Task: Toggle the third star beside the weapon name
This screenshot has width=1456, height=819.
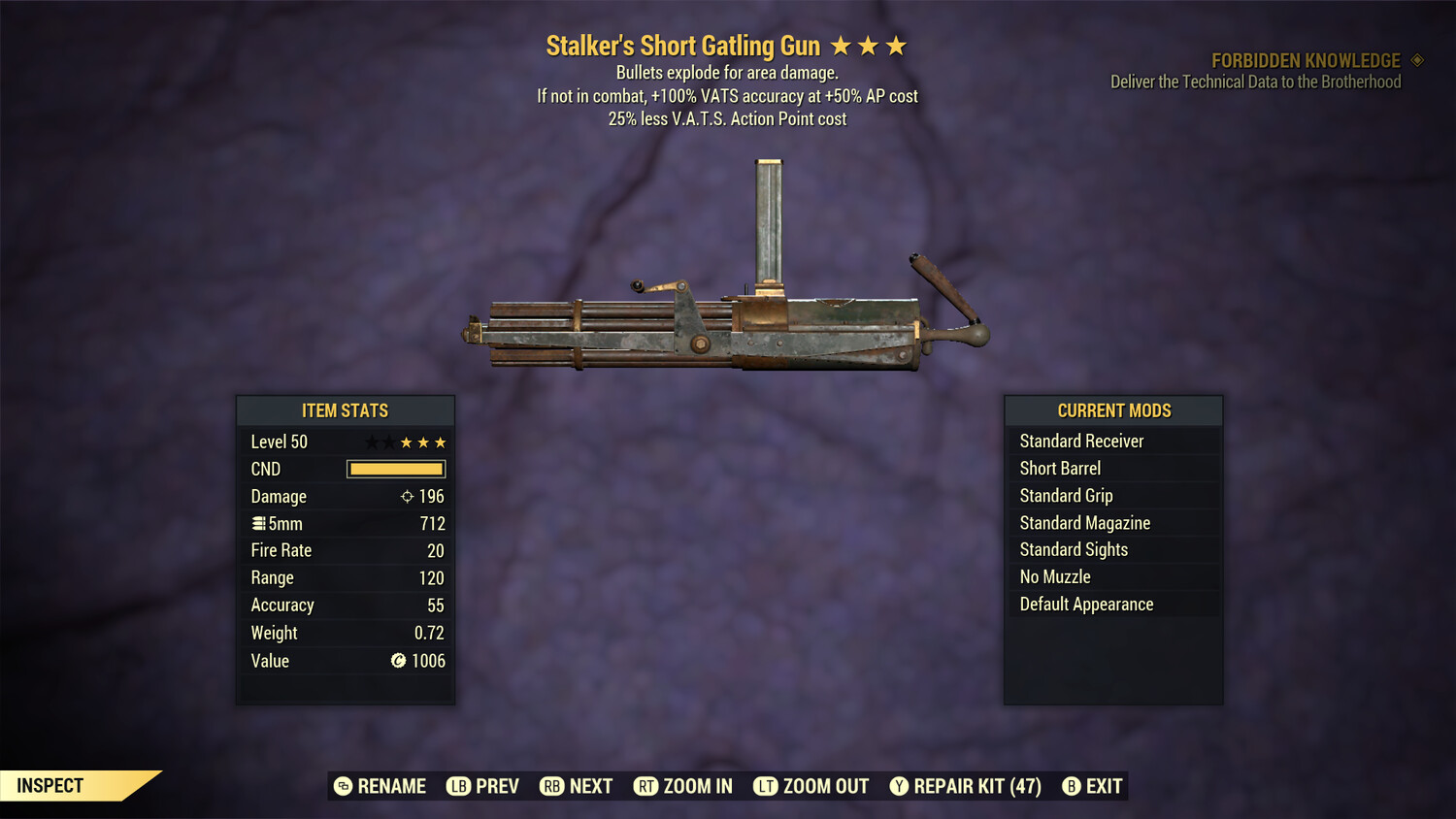Action: (895, 45)
